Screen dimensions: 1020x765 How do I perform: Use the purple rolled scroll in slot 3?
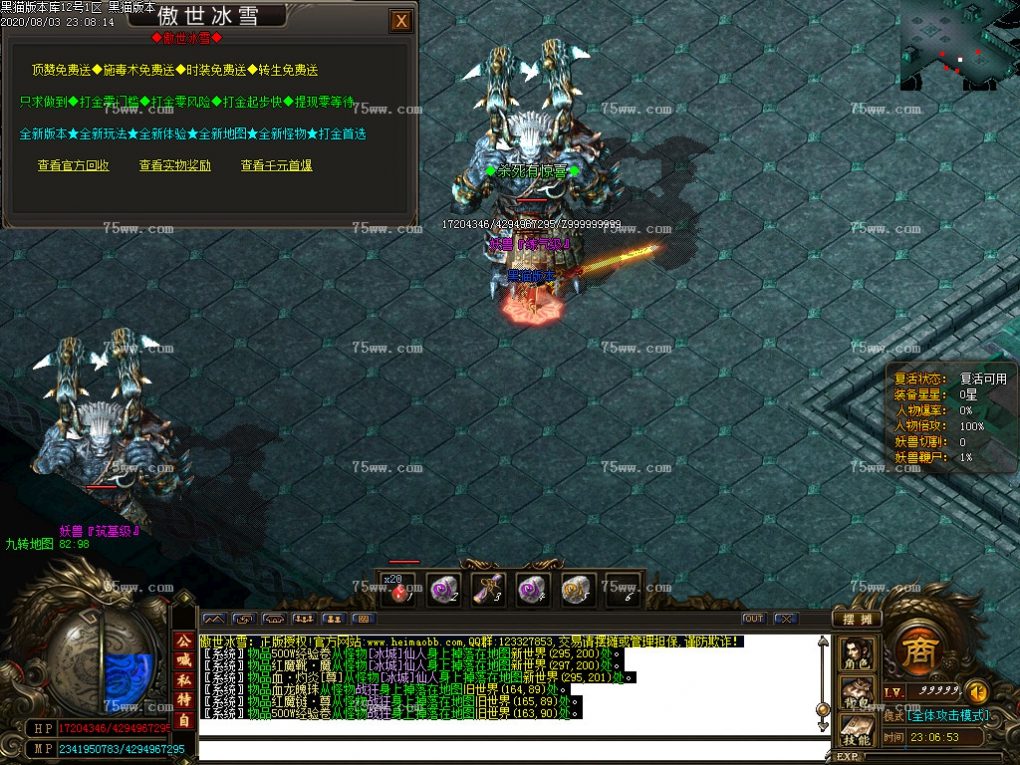tap(489, 590)
